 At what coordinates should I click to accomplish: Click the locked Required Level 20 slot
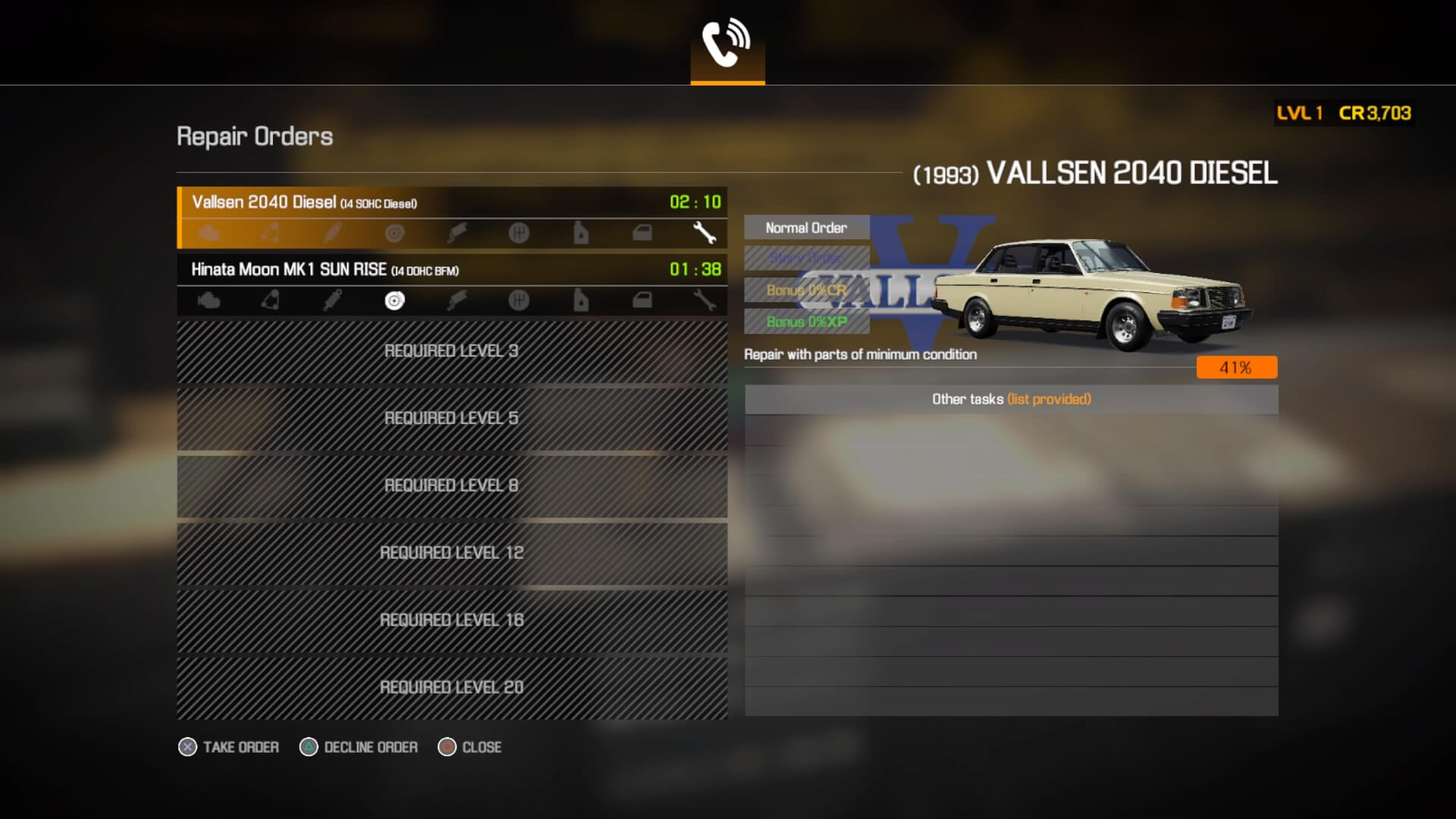(x=452, y=688)
